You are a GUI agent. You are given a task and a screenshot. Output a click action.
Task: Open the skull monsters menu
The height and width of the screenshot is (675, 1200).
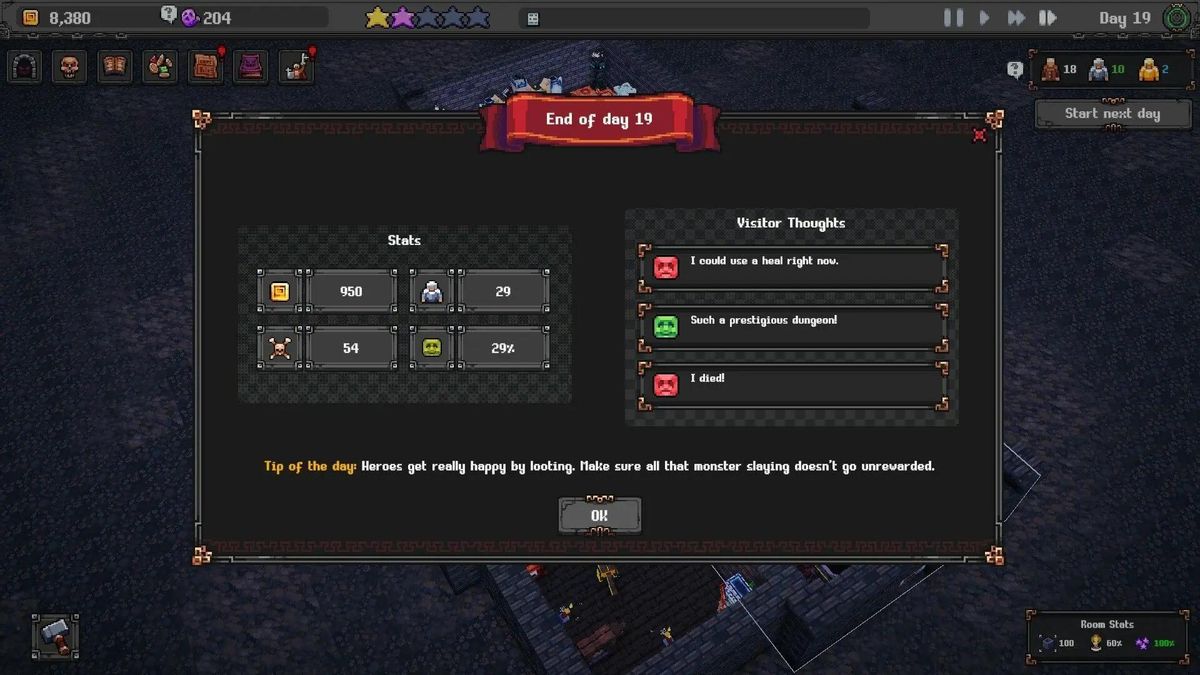click(x=69, y=67)
